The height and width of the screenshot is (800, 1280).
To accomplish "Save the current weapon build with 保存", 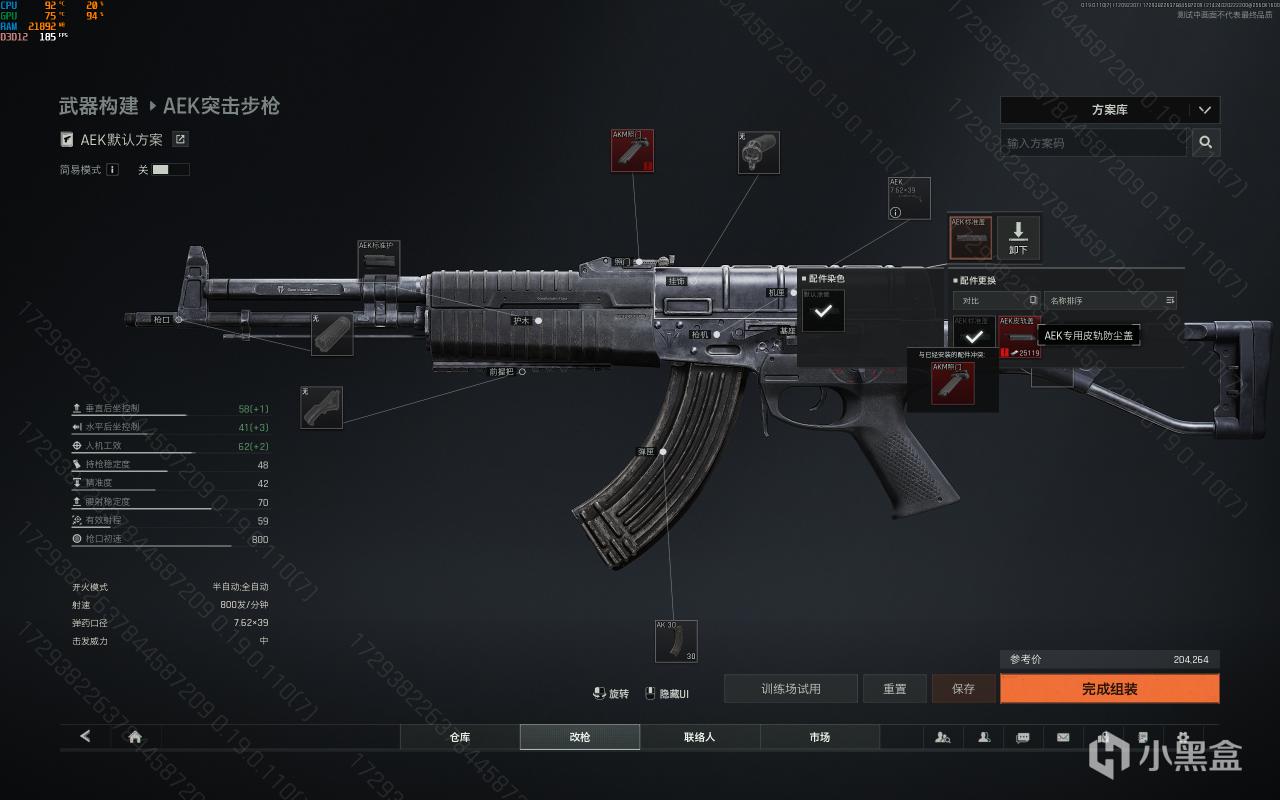I will click(963, 689).
